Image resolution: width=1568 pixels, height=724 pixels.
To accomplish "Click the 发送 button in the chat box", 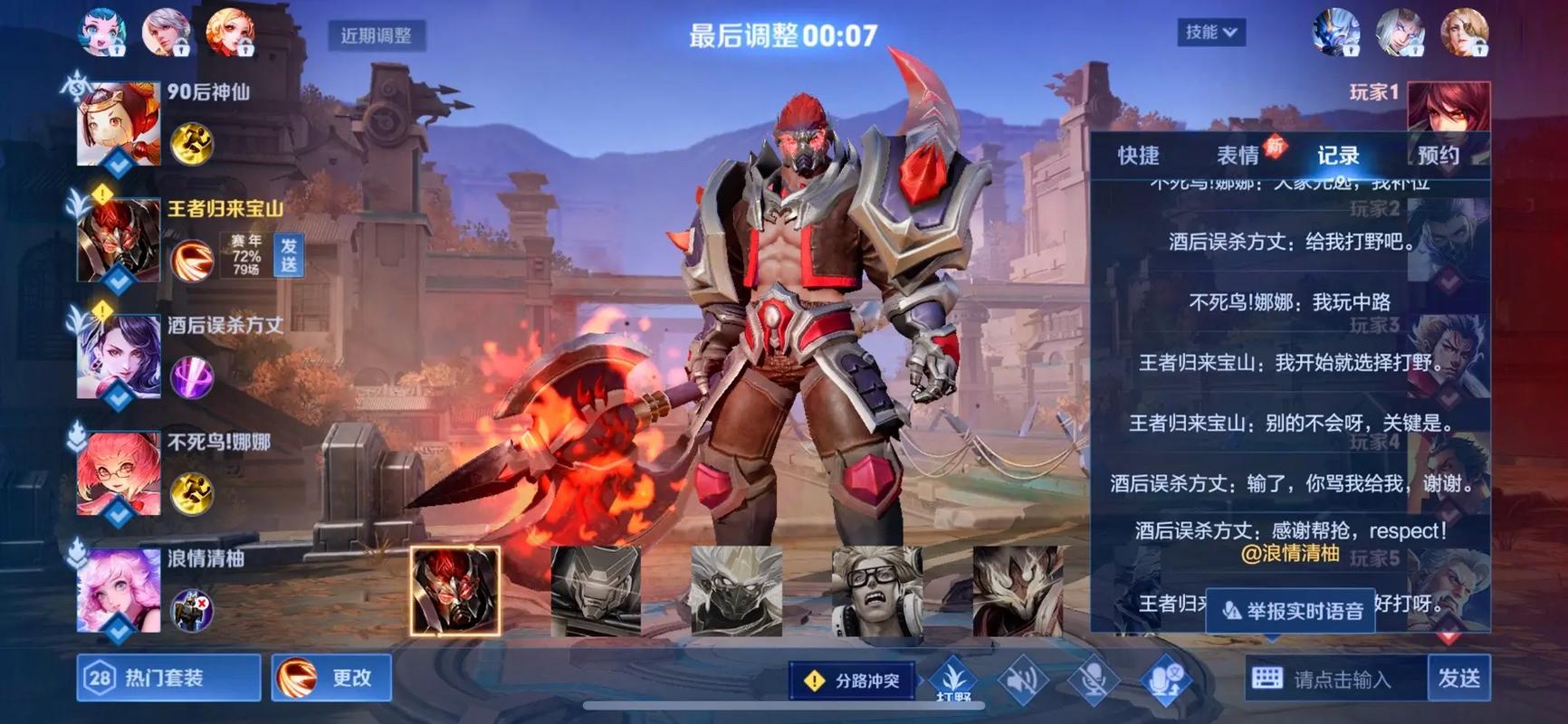I will 1458,678.
